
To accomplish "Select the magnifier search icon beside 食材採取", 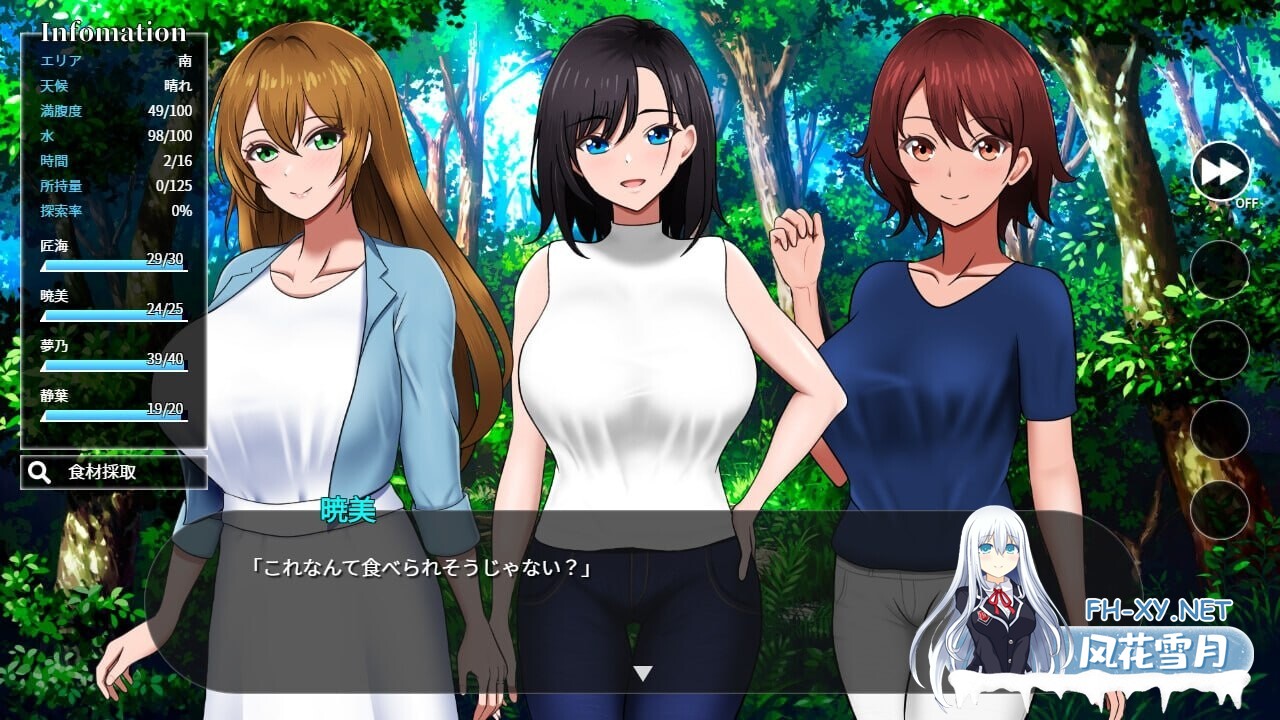I will coord(40,471).
